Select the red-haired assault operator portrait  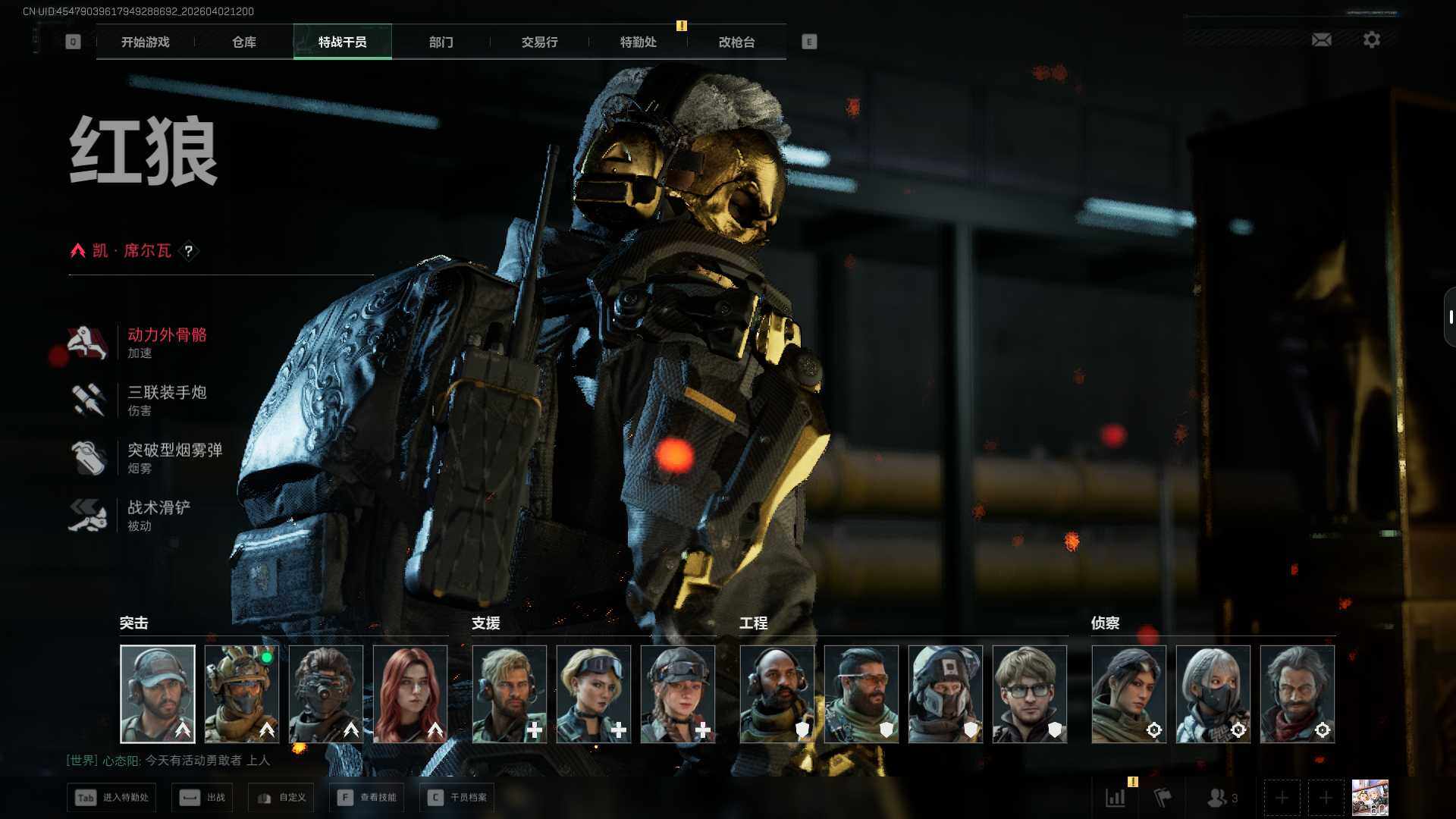pos(410,694)
